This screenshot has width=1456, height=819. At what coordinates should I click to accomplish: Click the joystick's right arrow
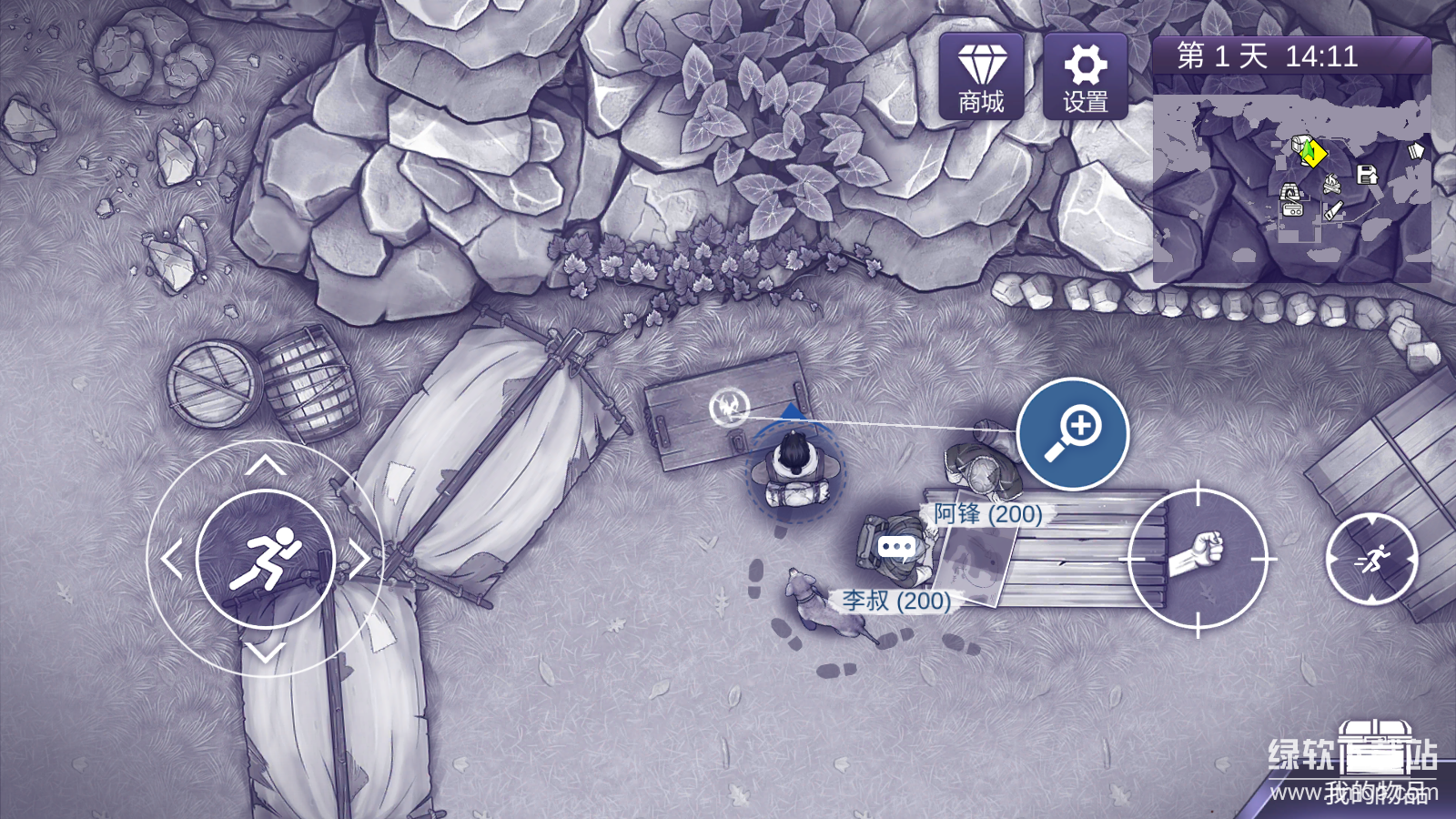click(360, 560)
